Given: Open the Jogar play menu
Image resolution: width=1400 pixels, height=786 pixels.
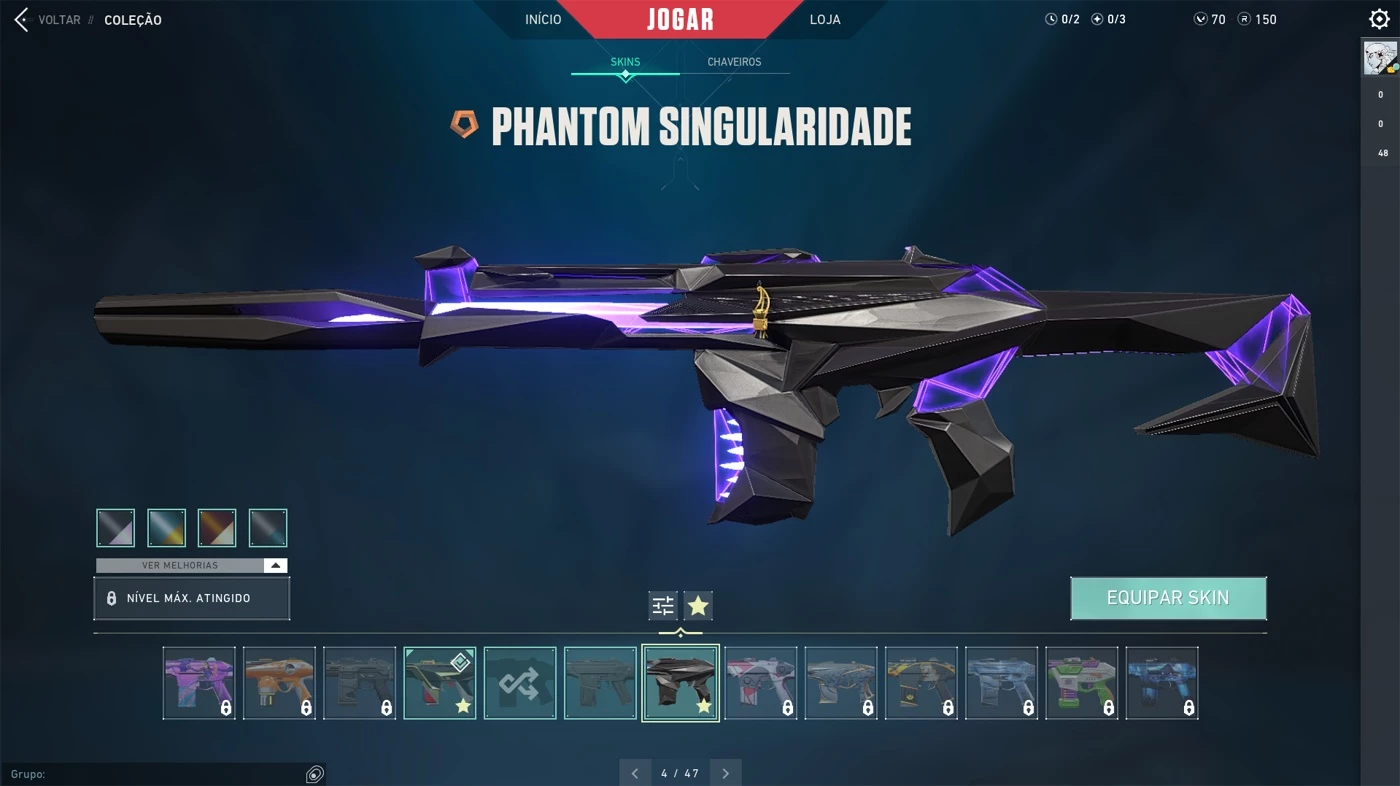Looking at the screenshot, I should point(680,19).
